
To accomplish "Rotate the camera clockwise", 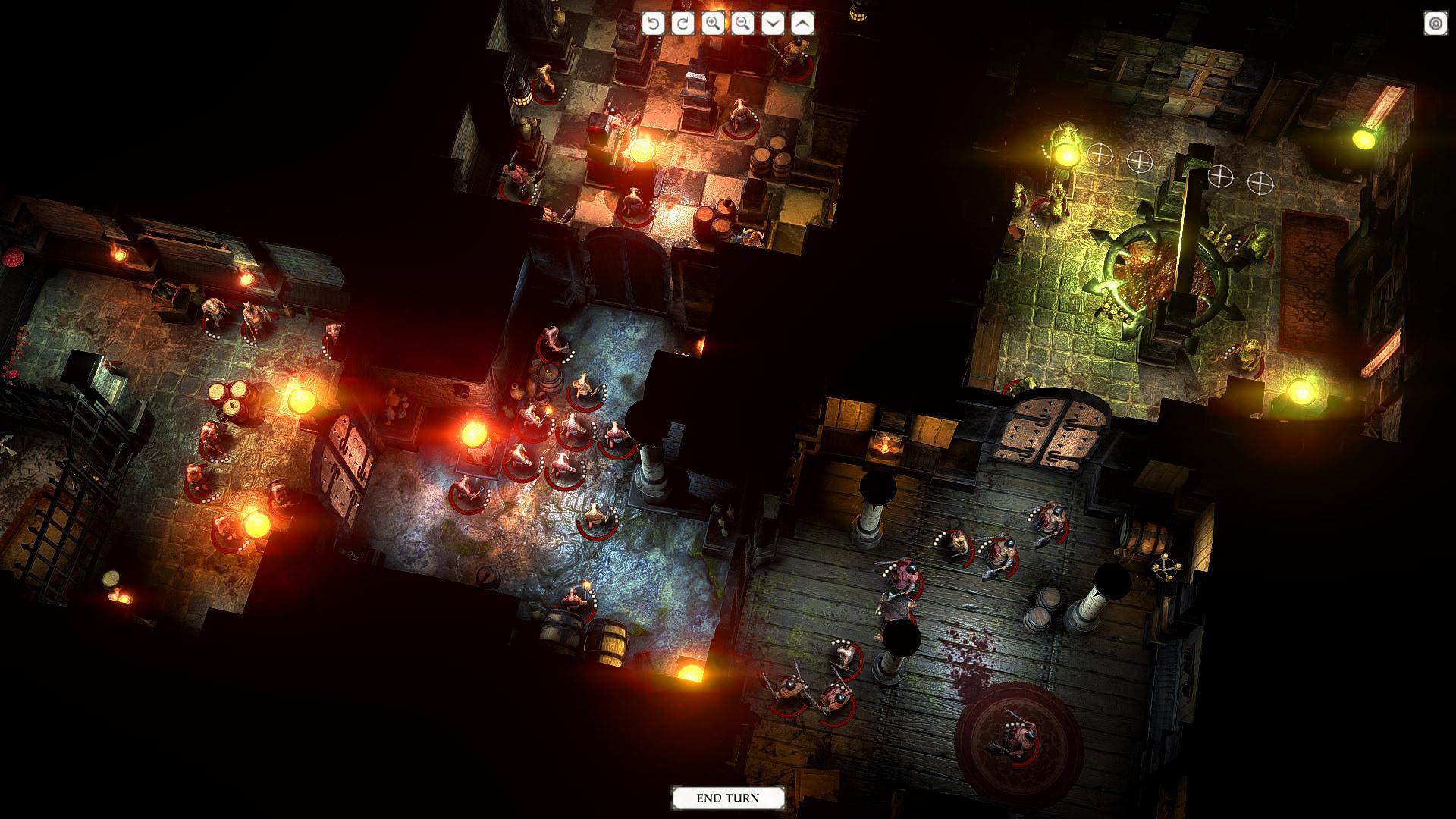I will click(x=685, y=24).
